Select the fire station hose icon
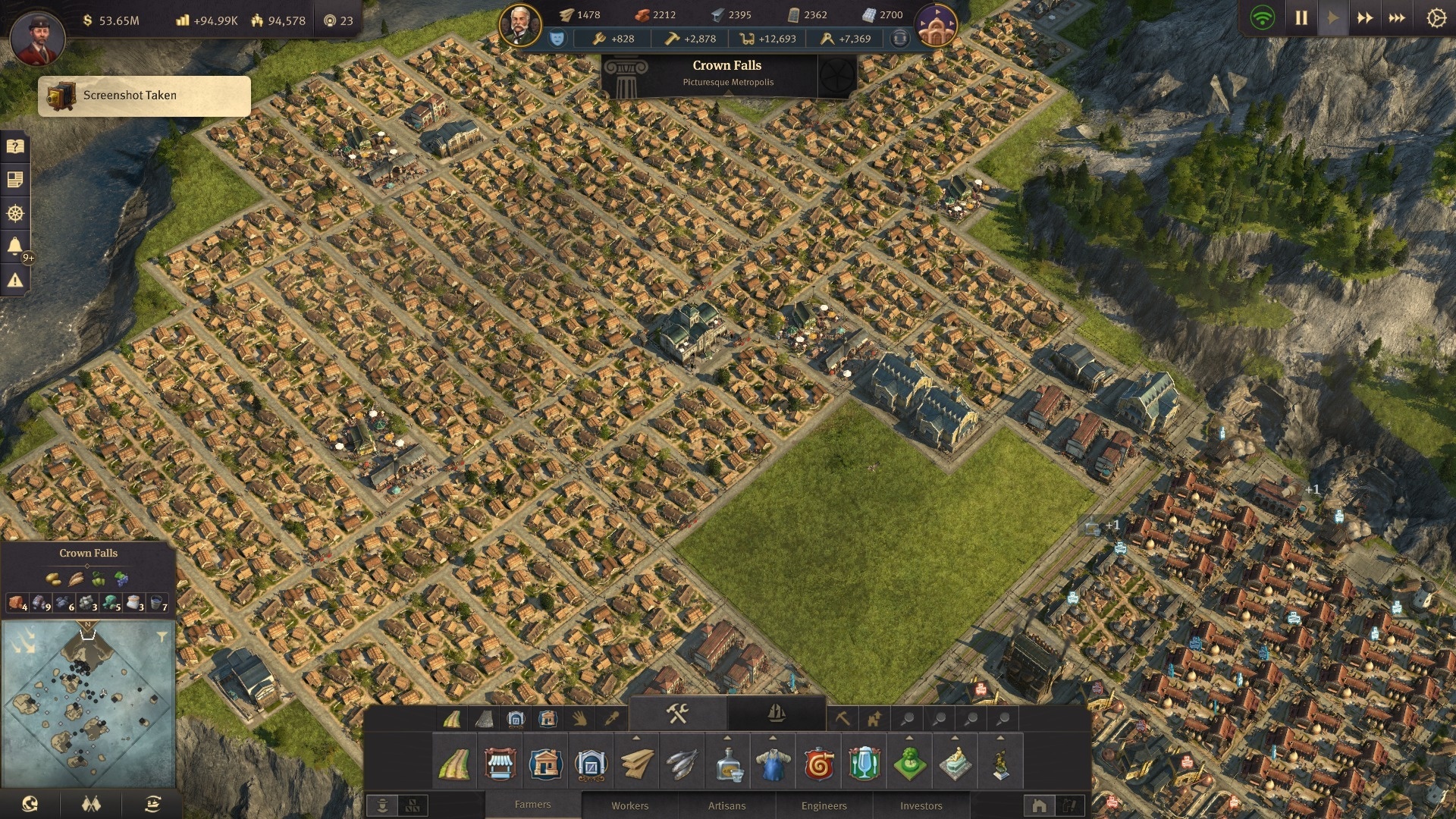 818,764
